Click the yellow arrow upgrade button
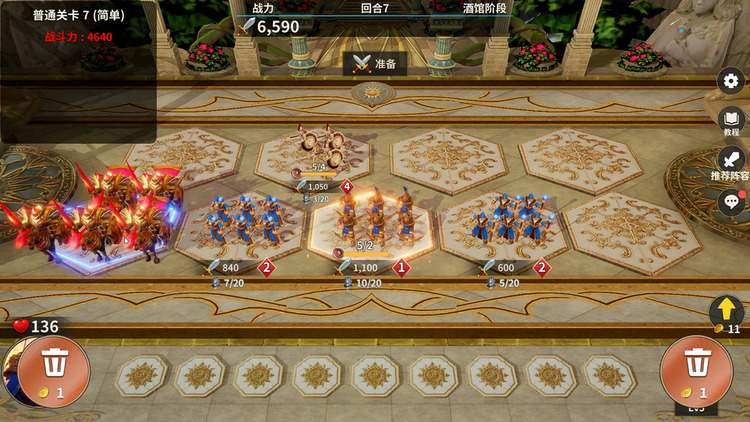Image resolution: width=750 pixels, height=422 pixels. [x=728, y=311]
